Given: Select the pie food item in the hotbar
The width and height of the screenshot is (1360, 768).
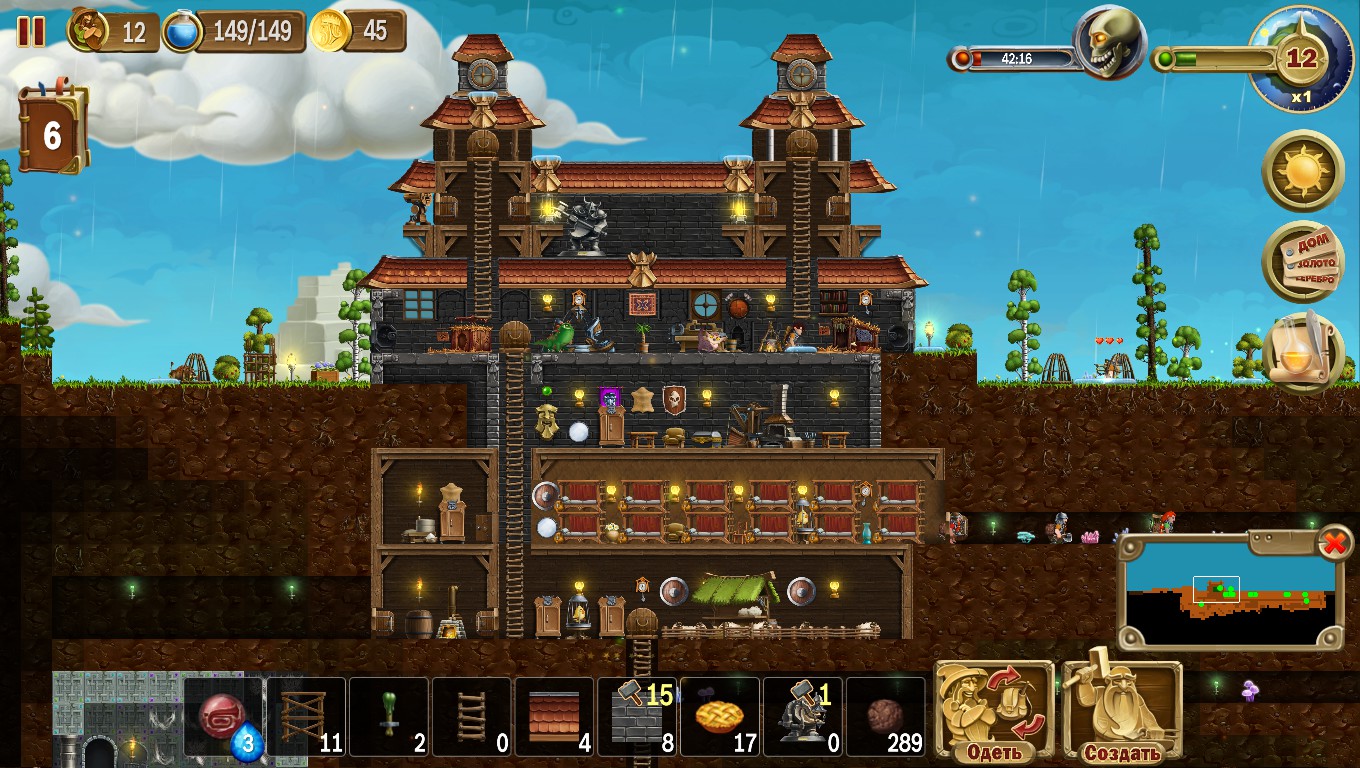Looking at the screenshot, I should 720,715.
